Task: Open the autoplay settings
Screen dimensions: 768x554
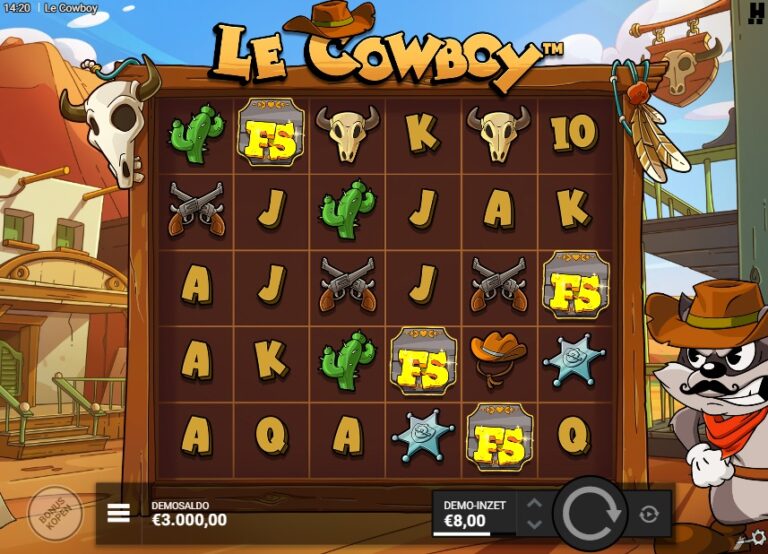Action: (x=649, y=514)
